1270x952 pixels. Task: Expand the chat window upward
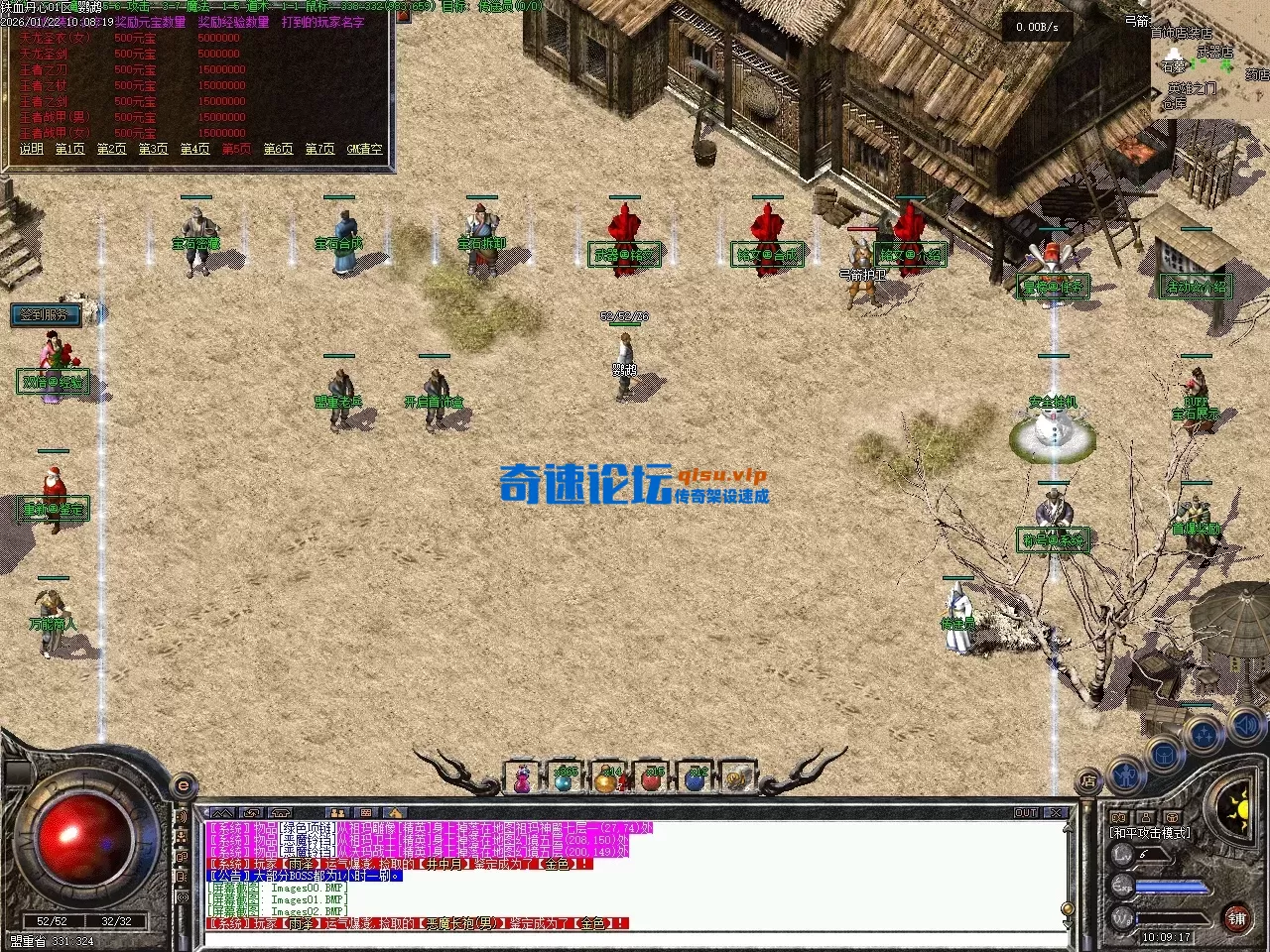pos(222,813)
